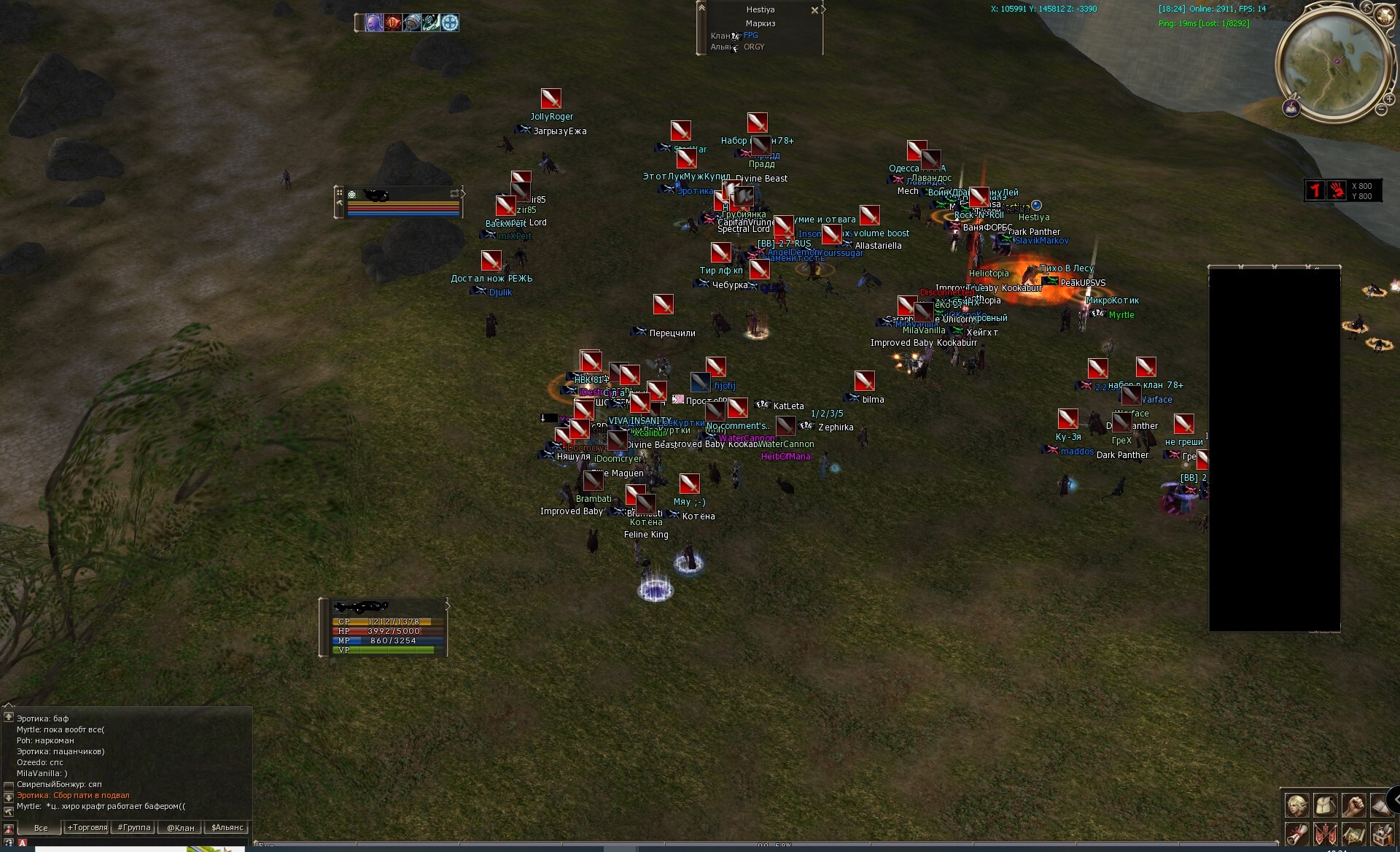Click the chat scroll-down arrow button
This screenshot has height=852, width=1400.
pos(9,798)
